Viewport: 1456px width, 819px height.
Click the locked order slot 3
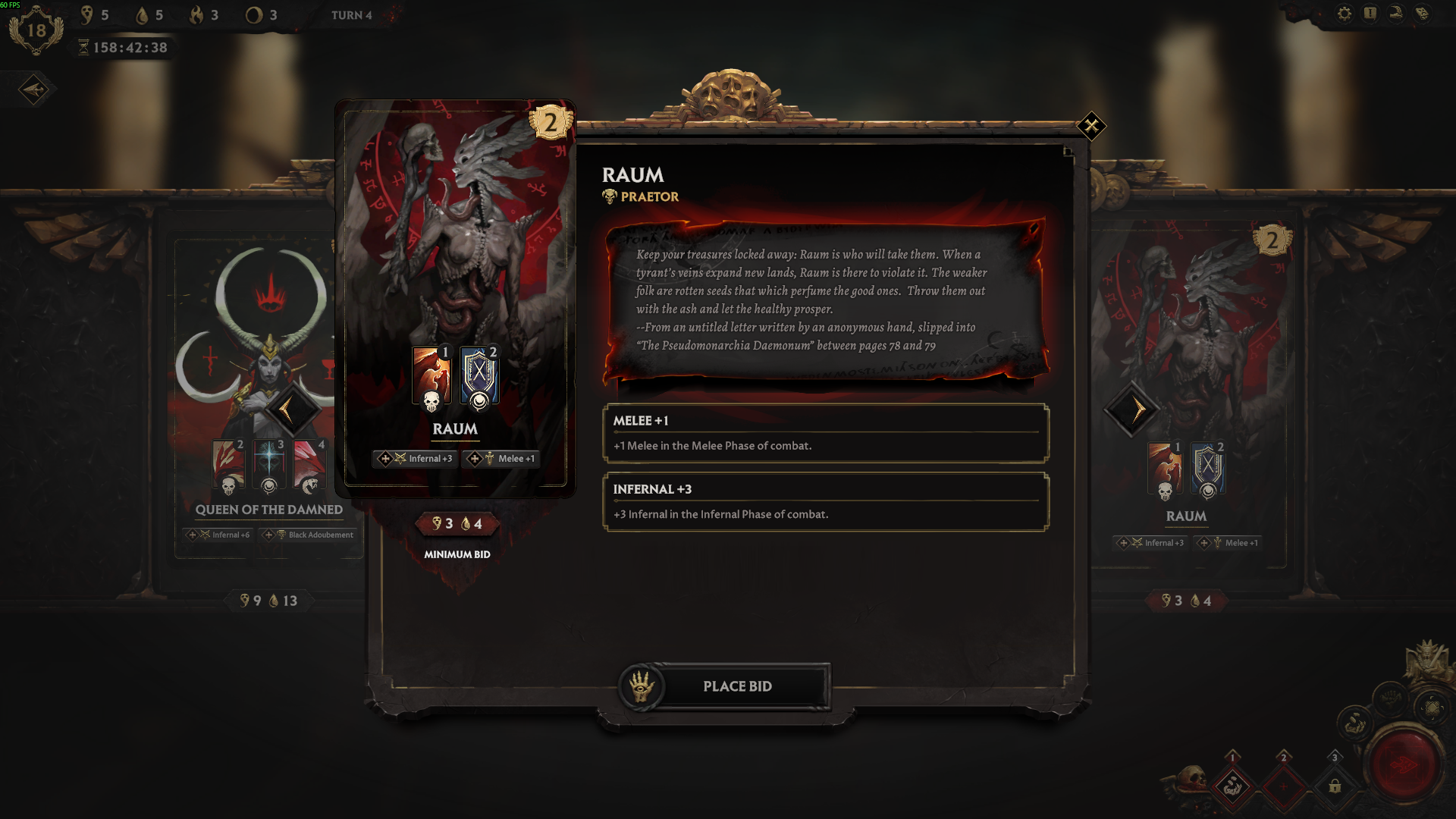point(1335,786)
